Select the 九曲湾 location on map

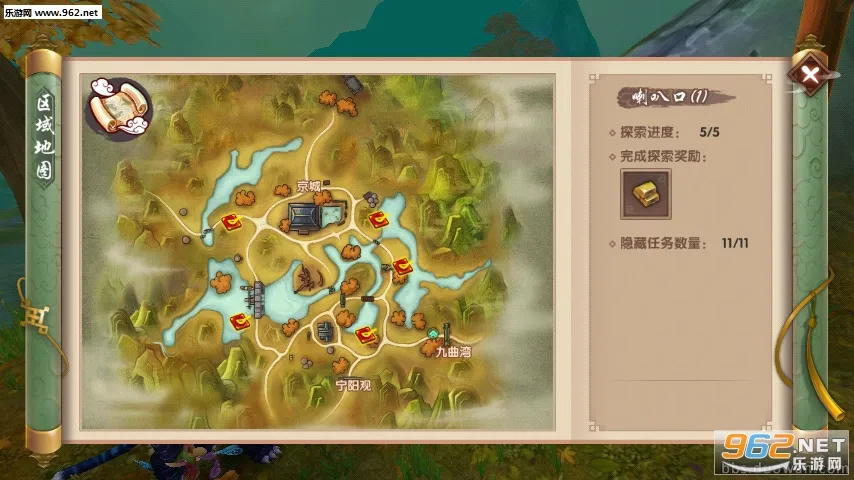pyautogui.click(x=451, y=353)
